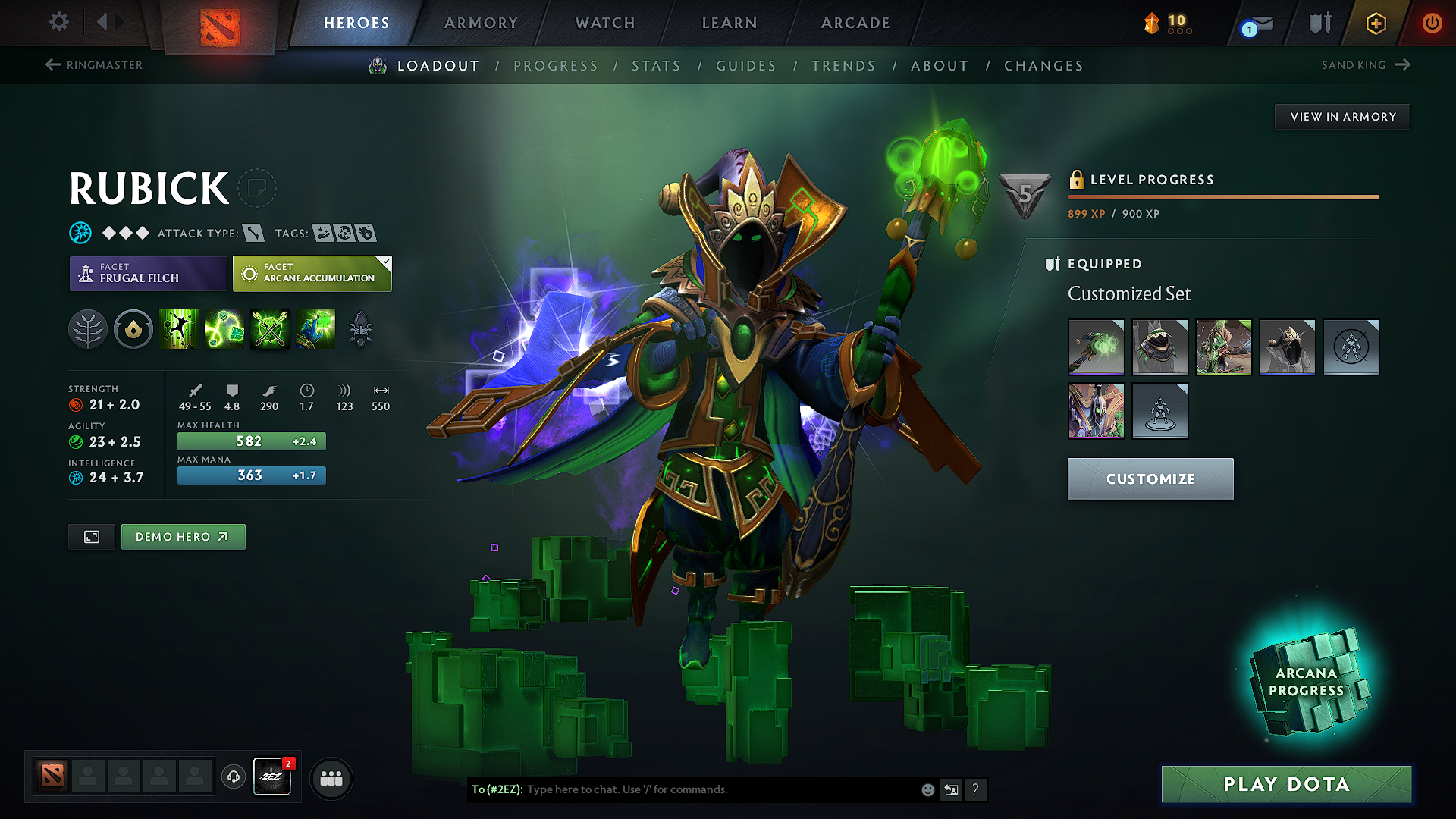Open Rubick's Spell Steal ability icon
1456x819 pixels.
pyautogui.click(x=316, y=329)
